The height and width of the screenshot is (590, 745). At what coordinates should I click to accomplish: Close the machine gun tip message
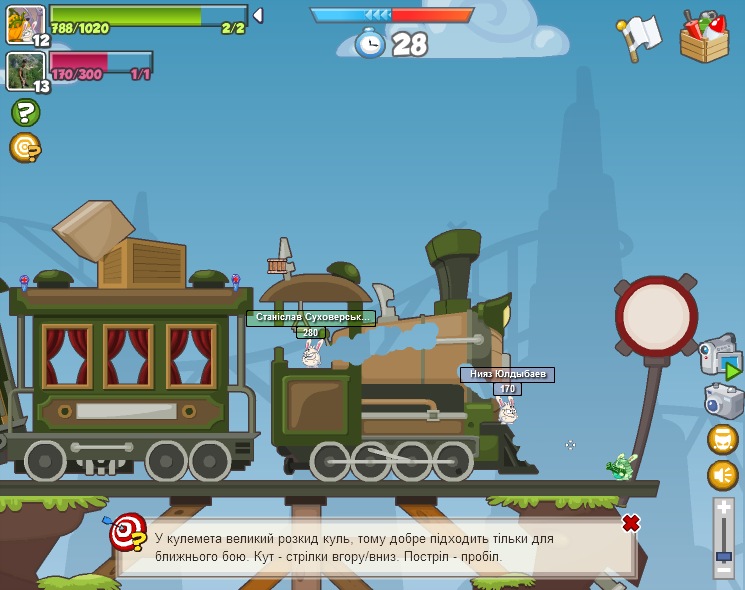point(631,523)
